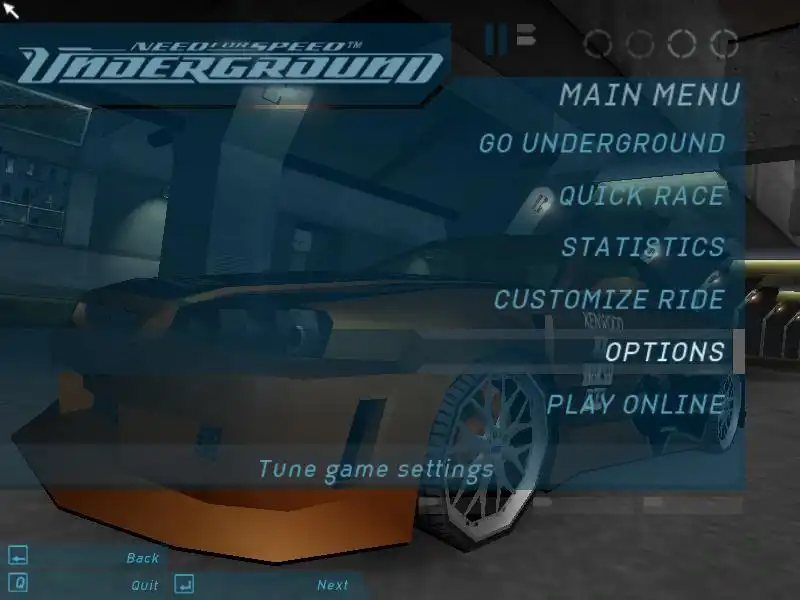
Task: Click the Quit label in bottom bar
Action: [x=145, y=585]
